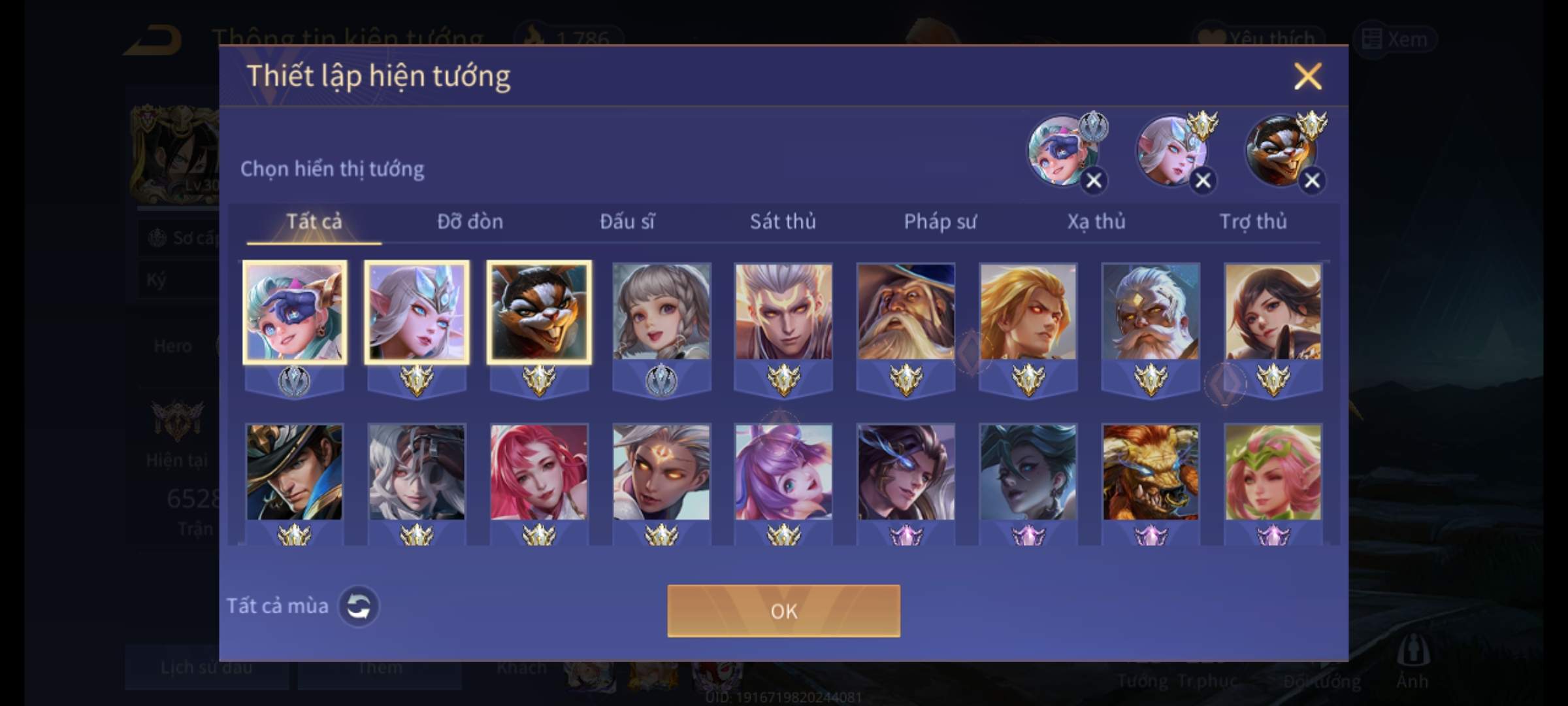This screenshot has width=1568, height=706.
Task: Switch to the Xạ thủ tab
Action: [x=1096, y=222]
